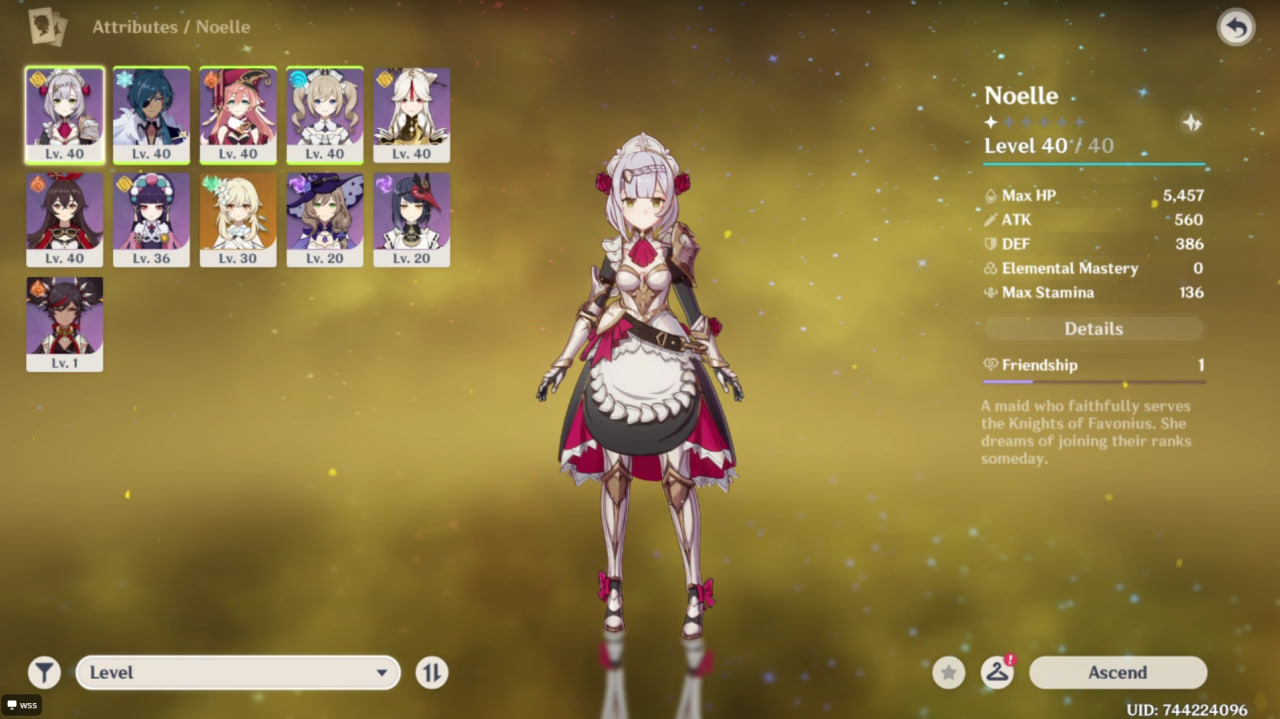Viewport: 1280px width, 719px height.
Task: Click the Ascend button
Action: (x=1117, y=673)
